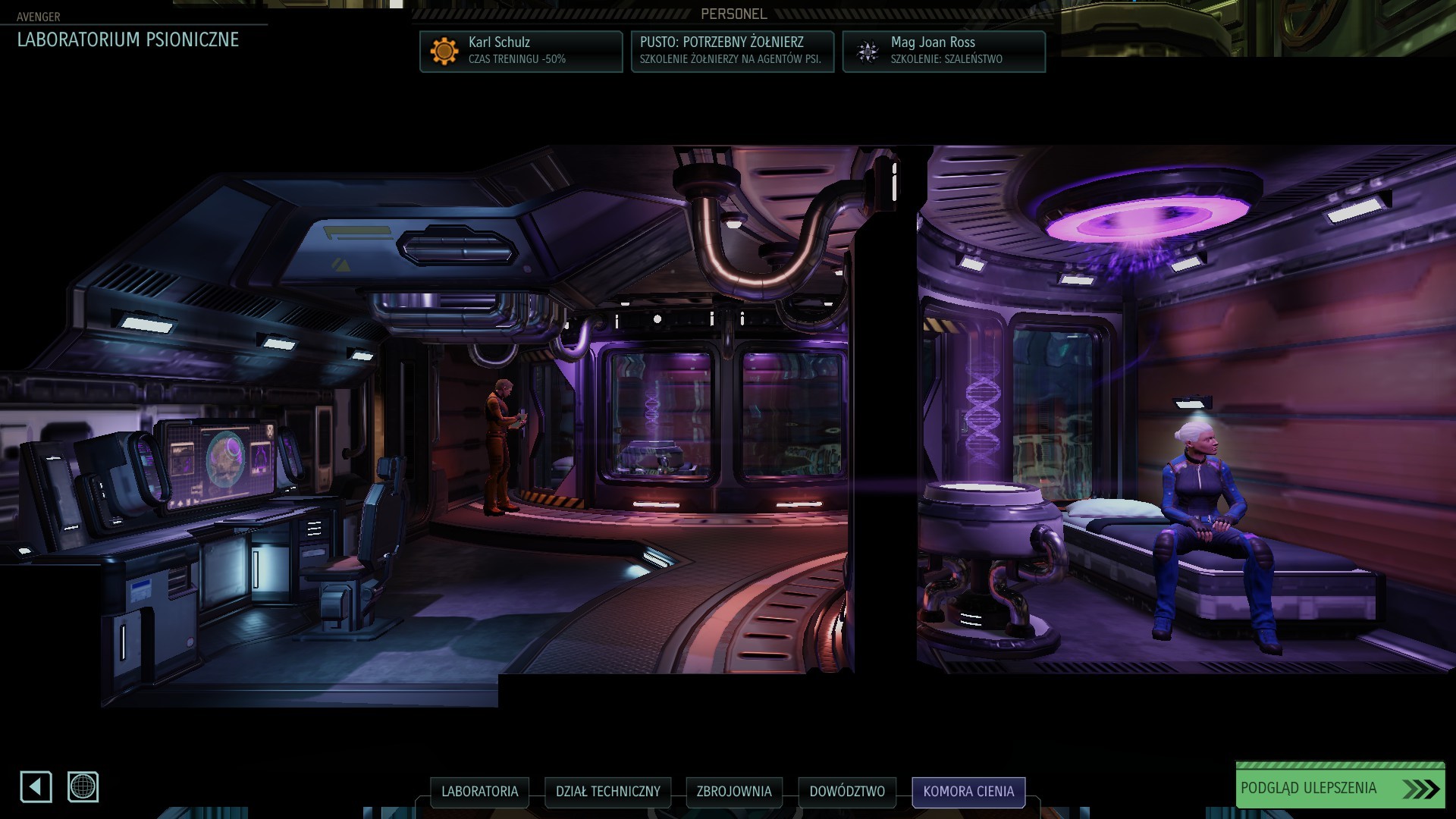
Task: Select the Dowództwo tab
Action: (x=846, y=792)
